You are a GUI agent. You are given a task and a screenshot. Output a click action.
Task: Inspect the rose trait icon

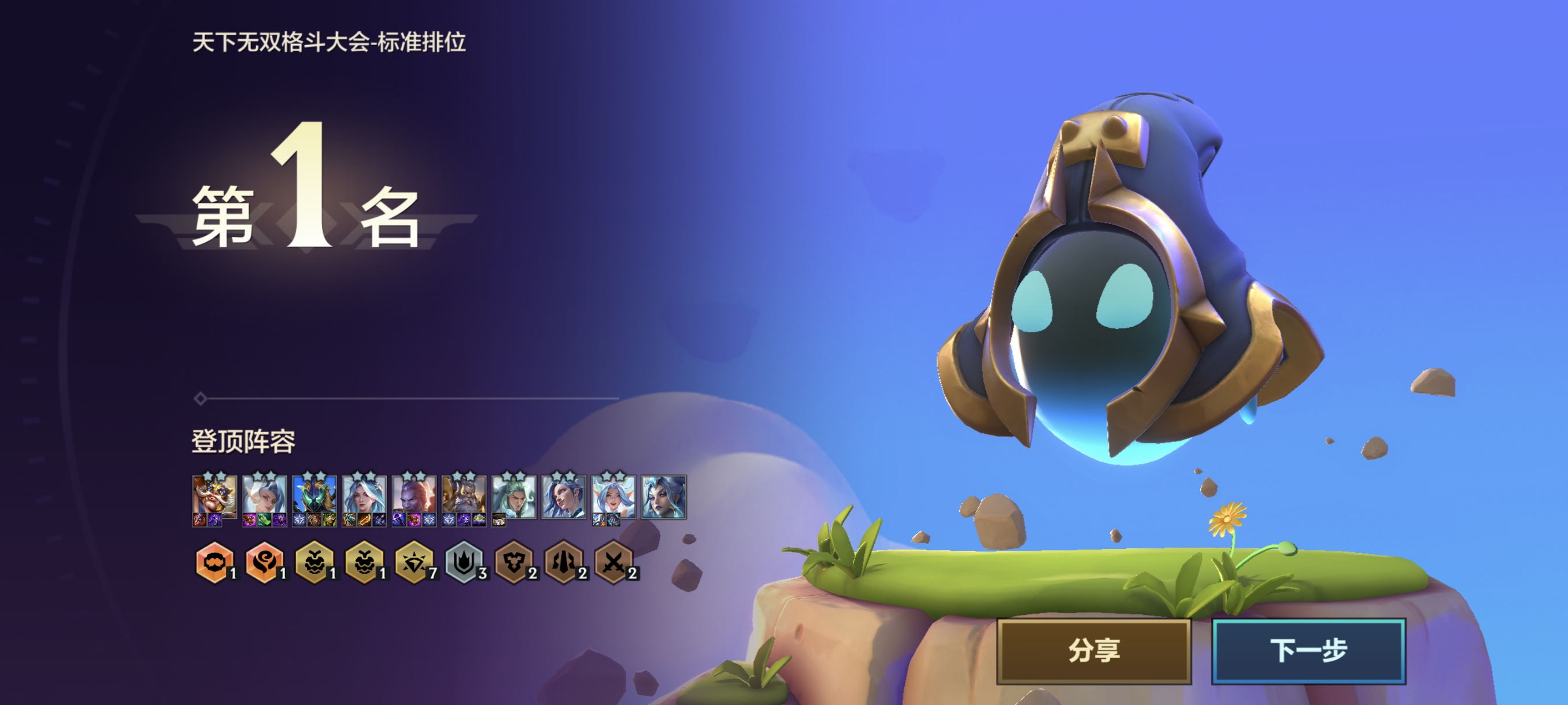(264, 563)
